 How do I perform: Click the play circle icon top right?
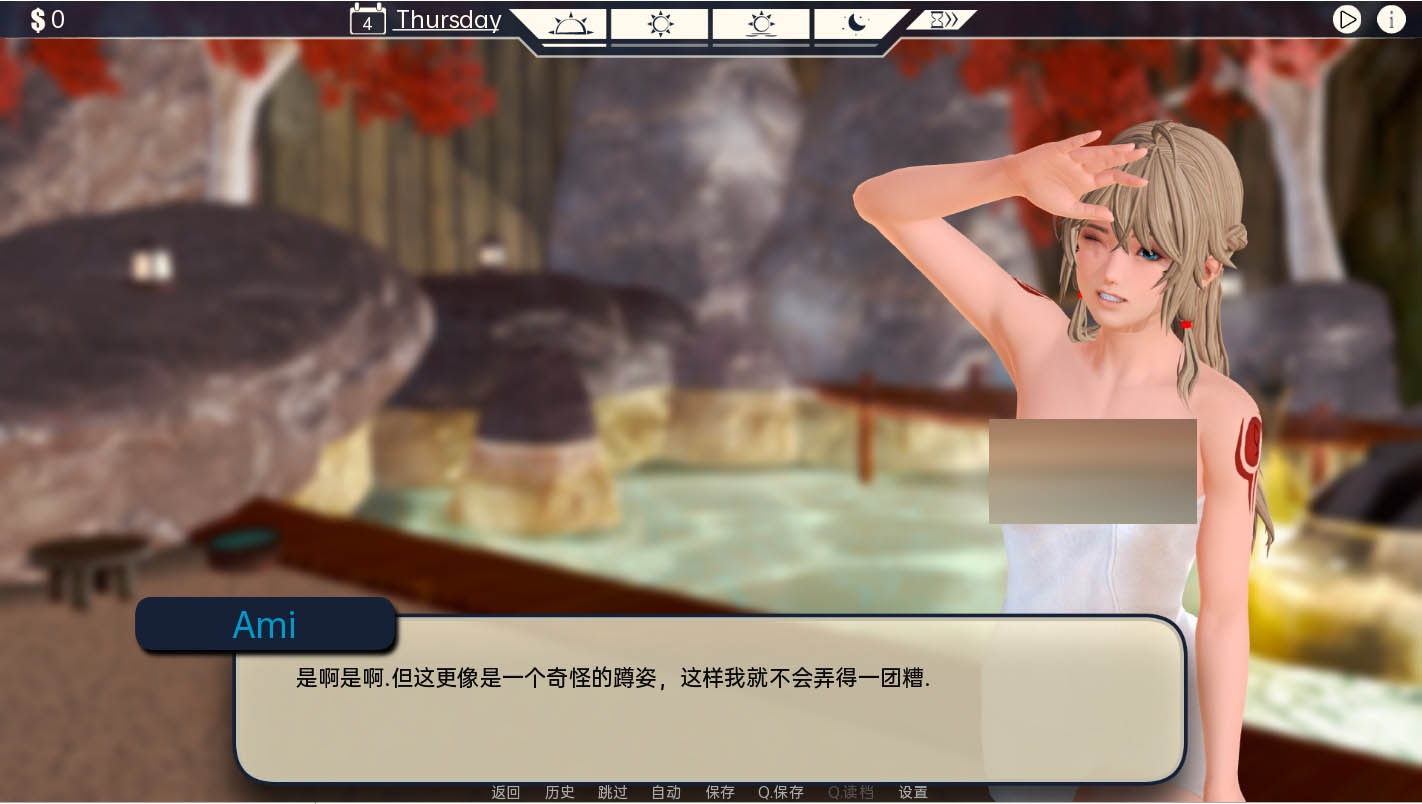1347,19
